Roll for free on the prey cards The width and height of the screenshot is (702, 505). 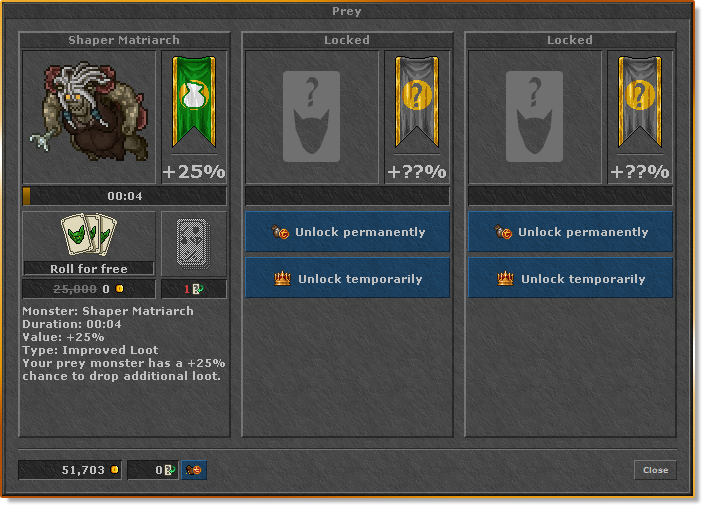tap(89, 243)
